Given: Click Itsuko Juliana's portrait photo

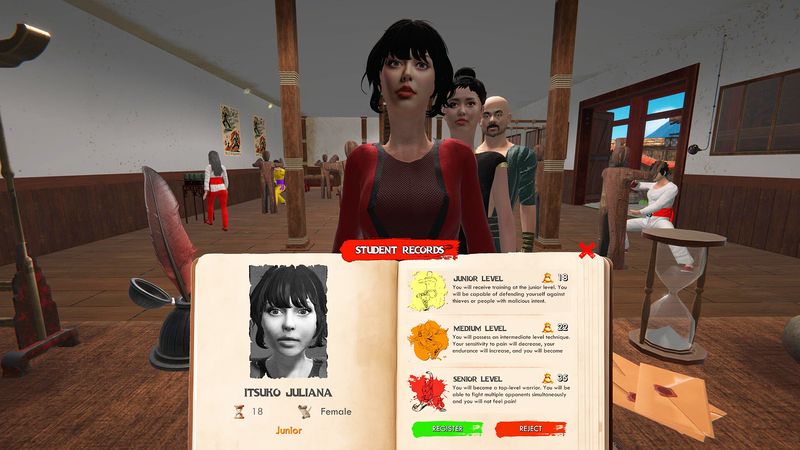Looking at the screenshot, I should point(289,318).
